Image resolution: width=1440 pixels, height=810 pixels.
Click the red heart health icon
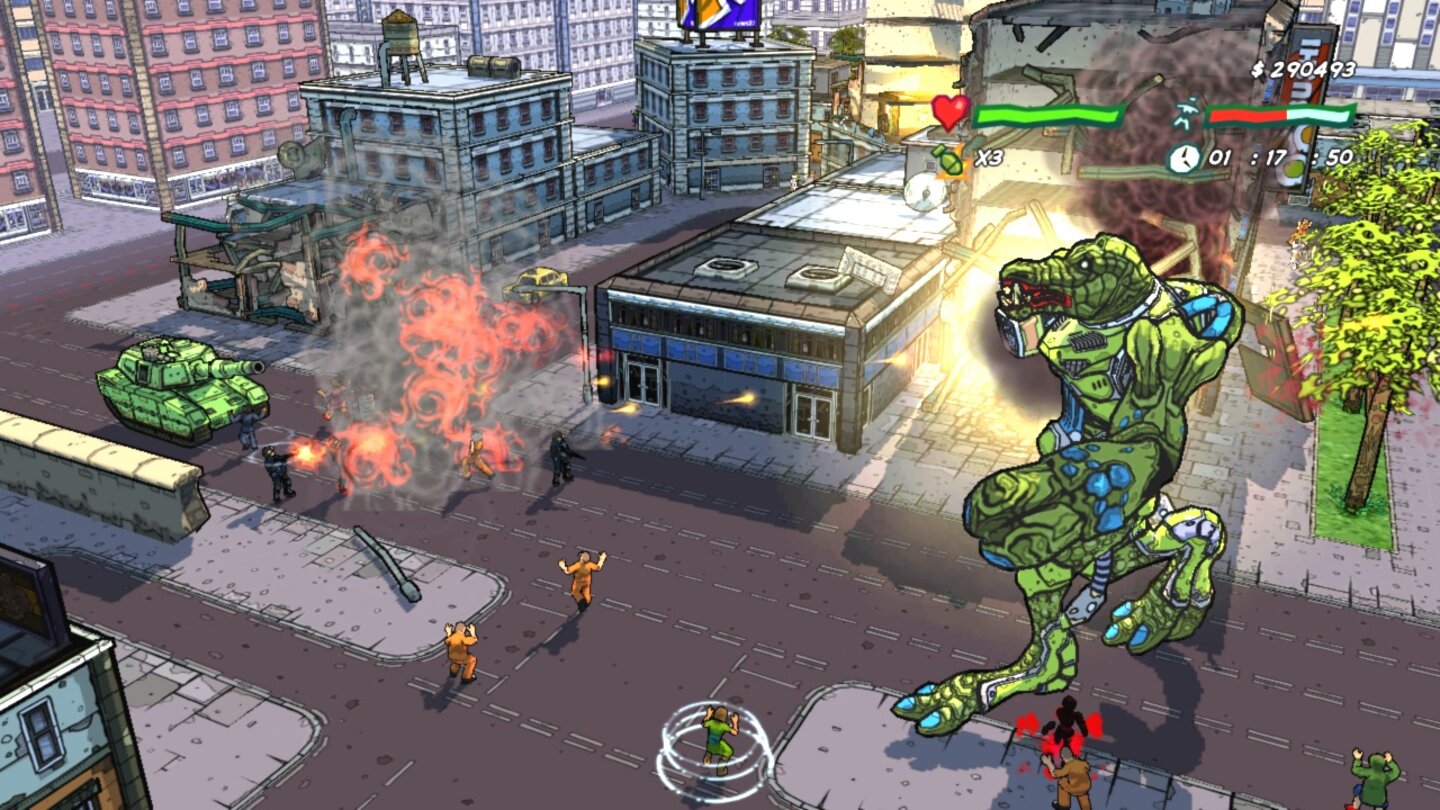(950, 112)
